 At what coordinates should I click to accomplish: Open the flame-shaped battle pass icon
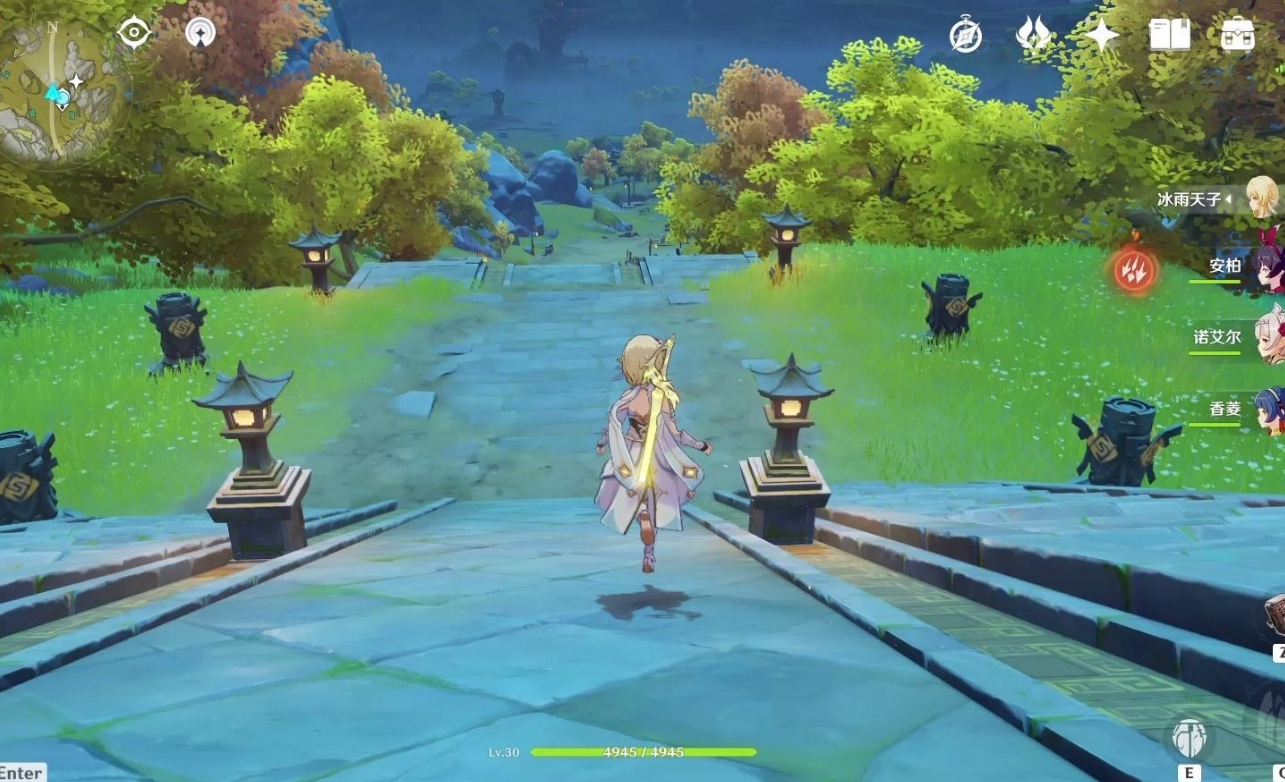coord(1032,35)
